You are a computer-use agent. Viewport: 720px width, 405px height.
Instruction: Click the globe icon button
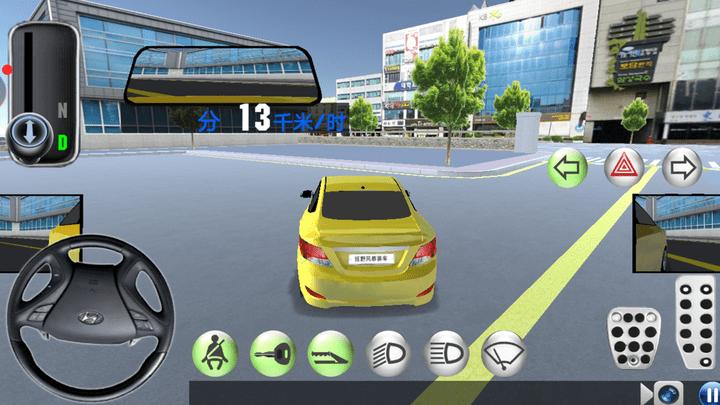coord(667,393)
